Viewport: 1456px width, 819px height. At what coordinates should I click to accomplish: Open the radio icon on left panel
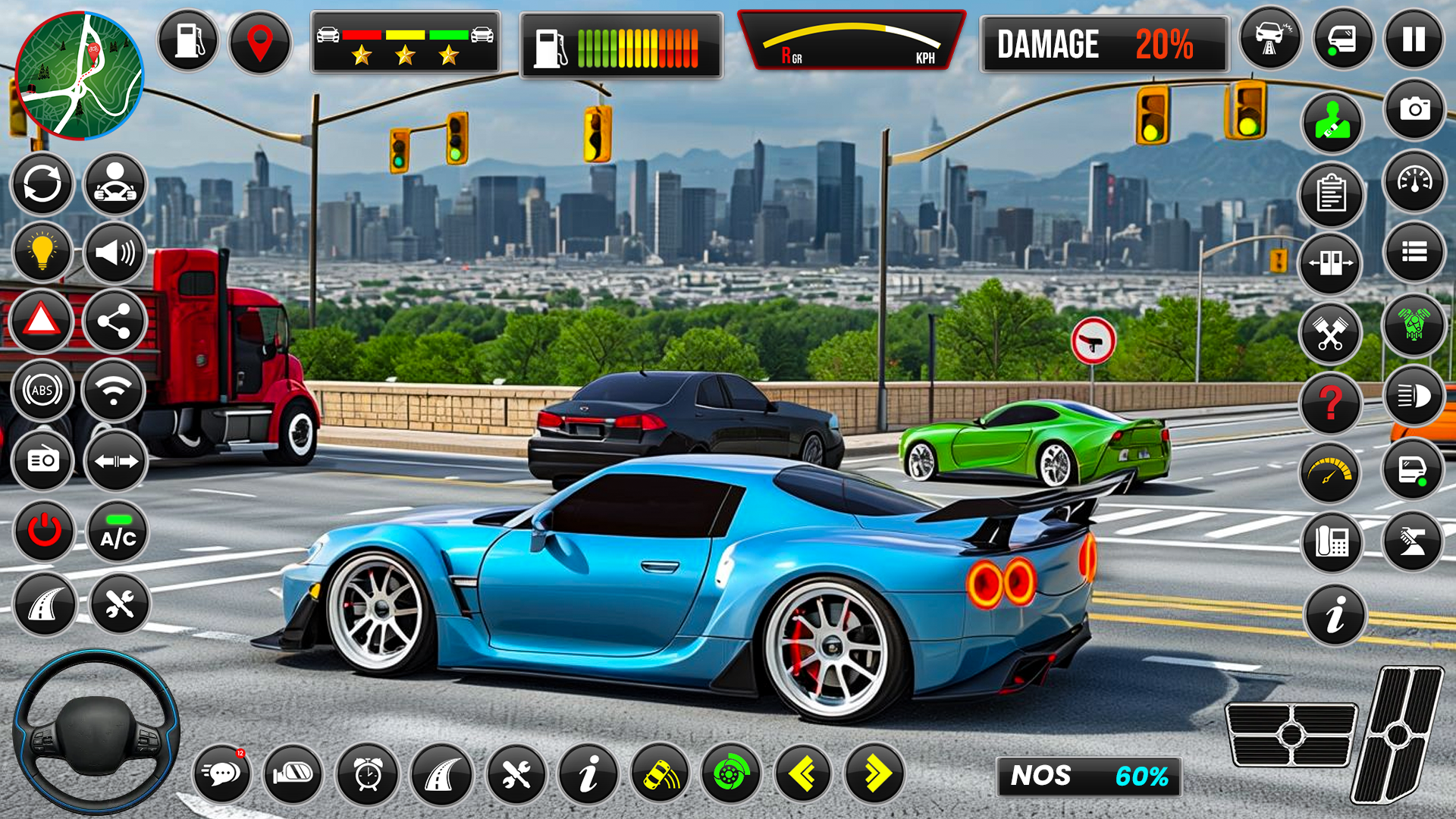(43, 461)
